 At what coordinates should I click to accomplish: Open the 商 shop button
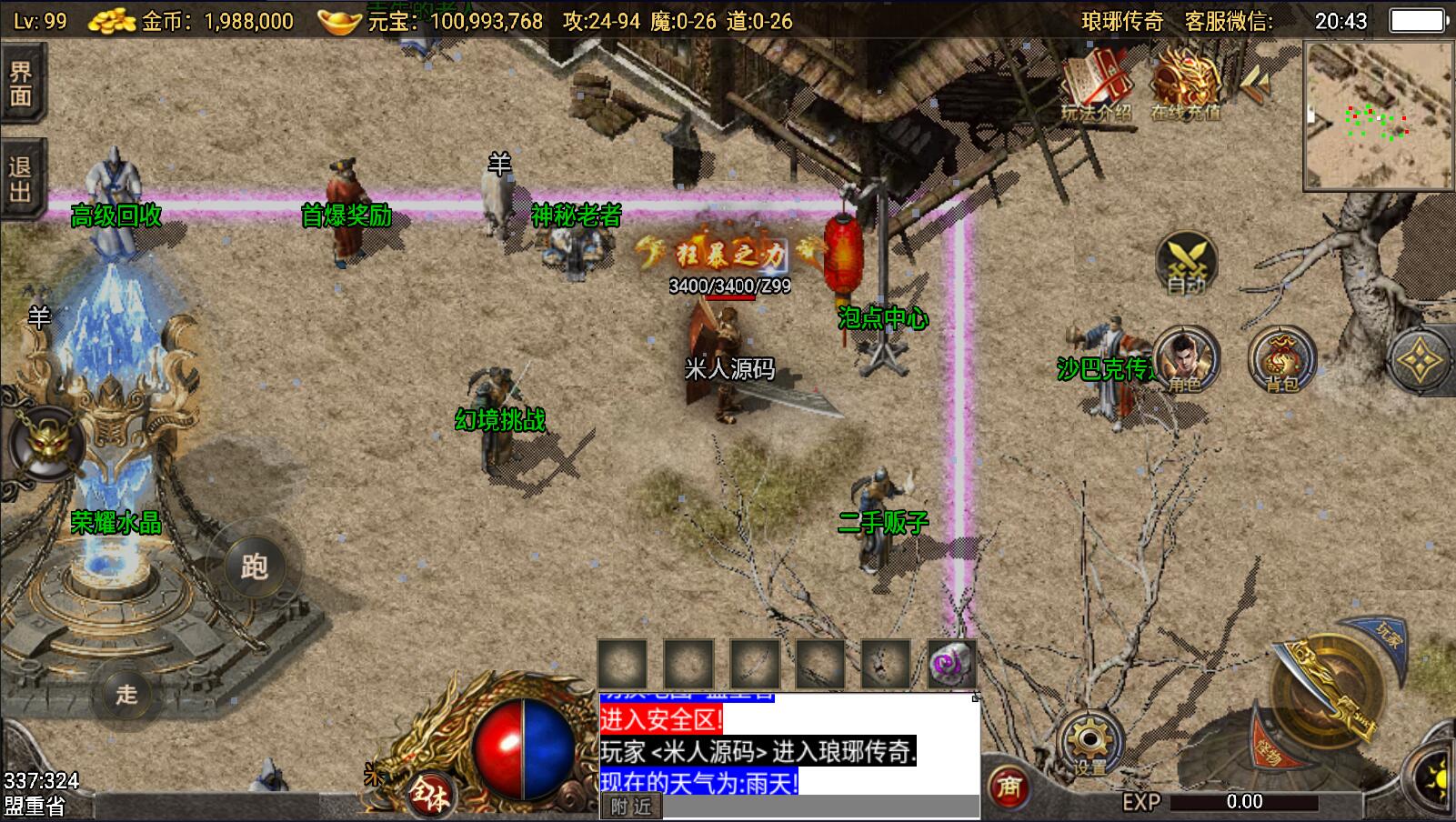1008,786
